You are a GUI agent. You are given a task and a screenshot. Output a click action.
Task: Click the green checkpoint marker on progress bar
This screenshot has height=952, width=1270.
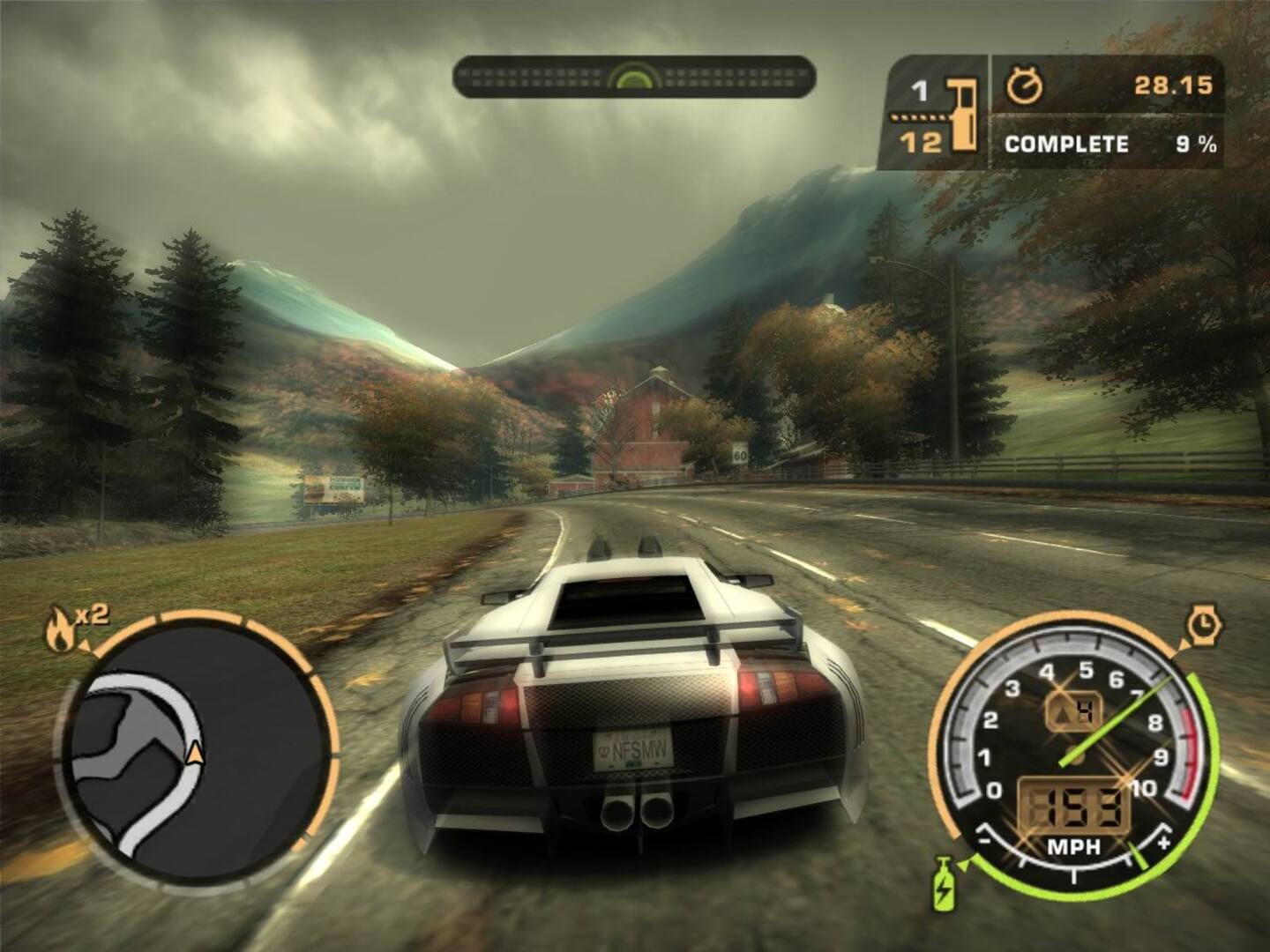pos(633,75)
